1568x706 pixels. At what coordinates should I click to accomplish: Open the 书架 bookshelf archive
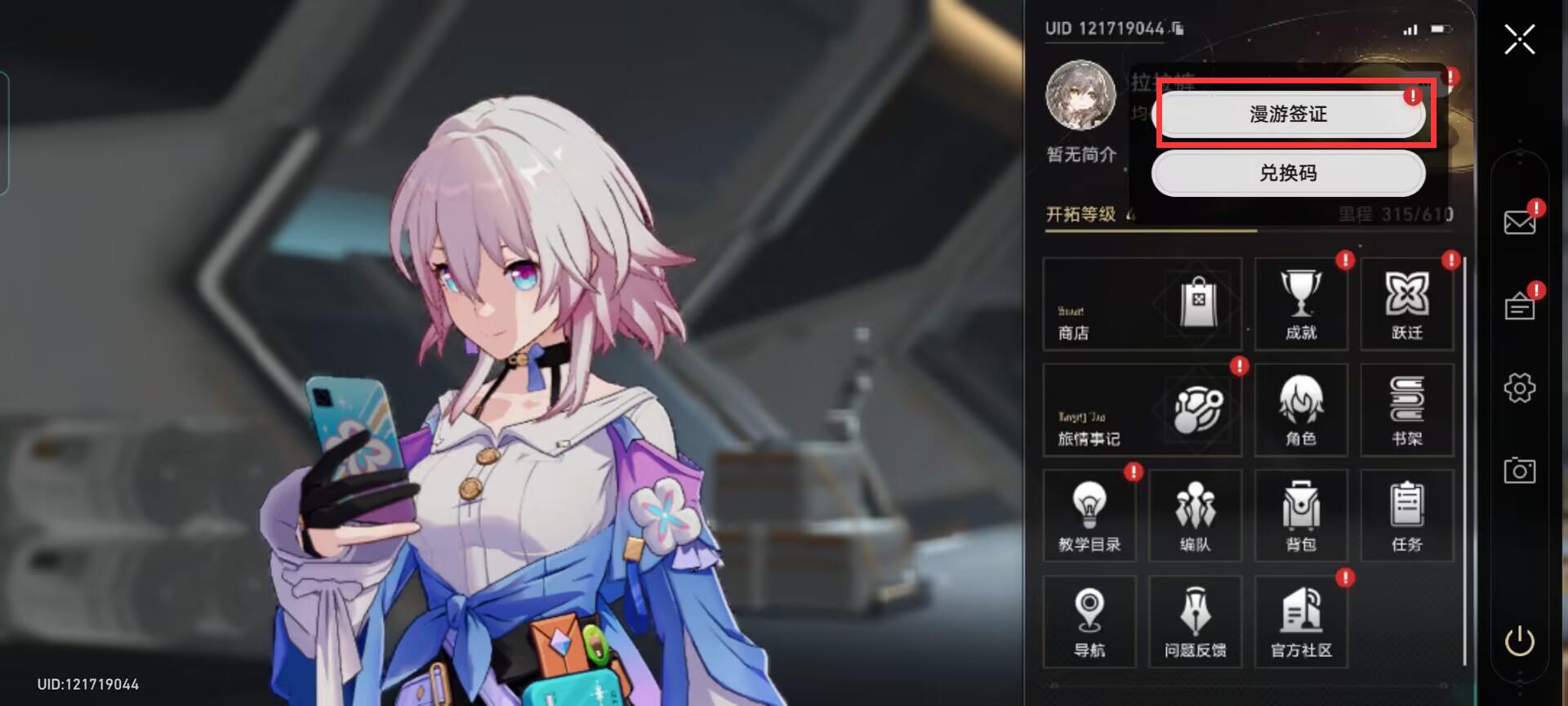pyautogui.click(x=1406, y=409)
